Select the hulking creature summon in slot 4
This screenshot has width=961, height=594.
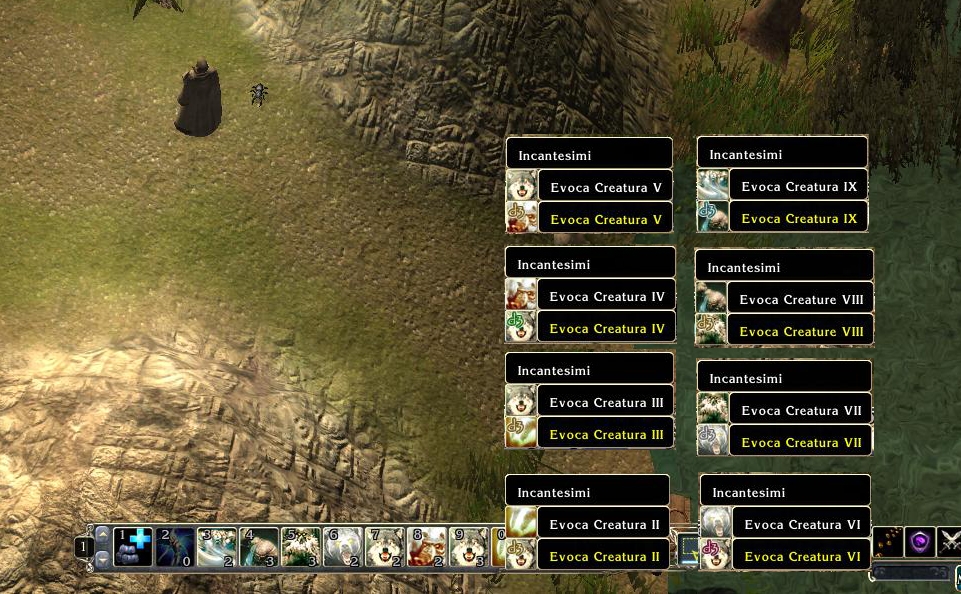[259, 547]
